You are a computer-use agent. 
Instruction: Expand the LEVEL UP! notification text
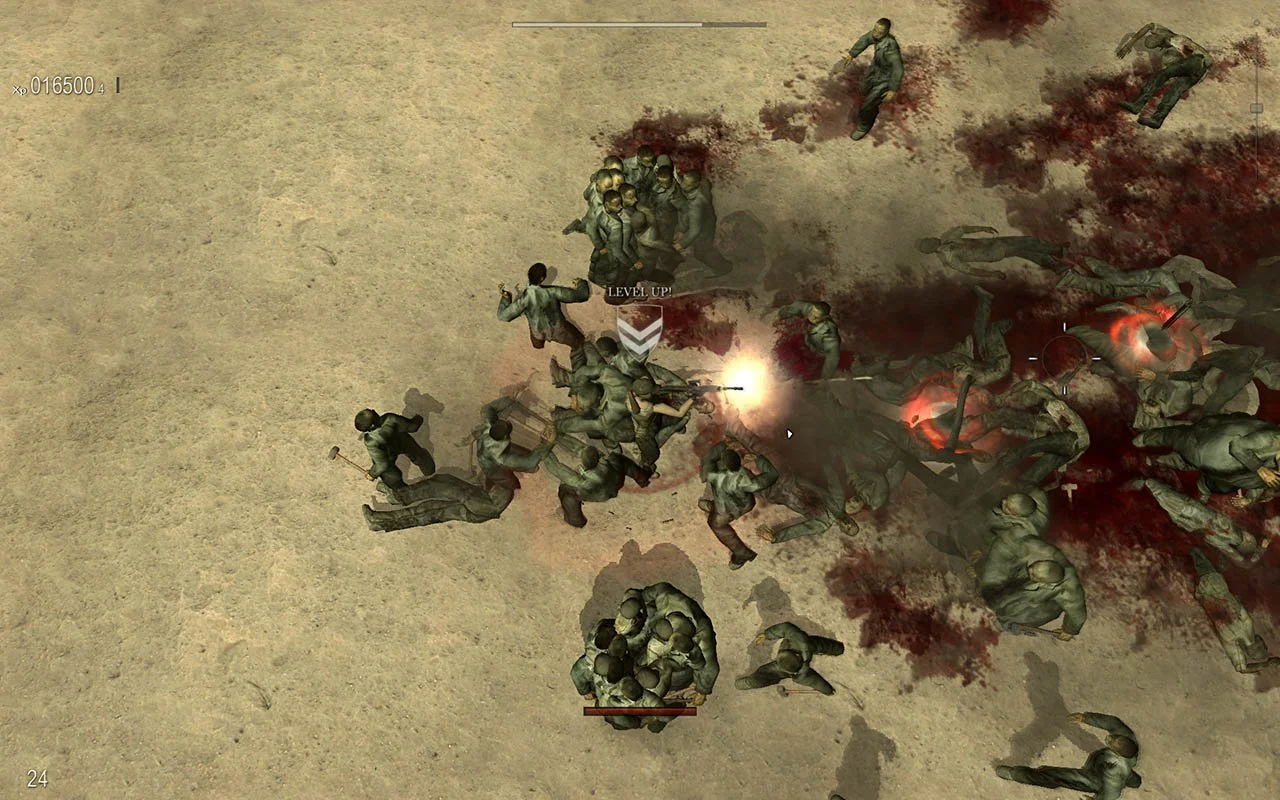tap(641, 292)
